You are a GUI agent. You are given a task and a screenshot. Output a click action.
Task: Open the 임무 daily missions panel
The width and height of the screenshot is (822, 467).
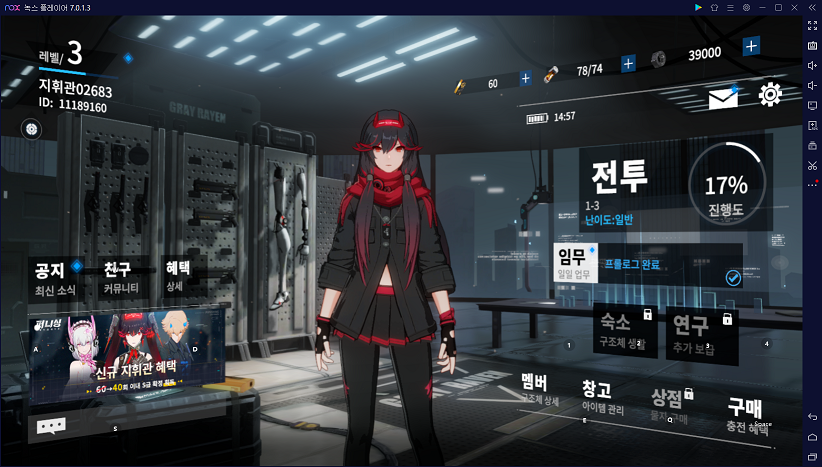point(574,264)
